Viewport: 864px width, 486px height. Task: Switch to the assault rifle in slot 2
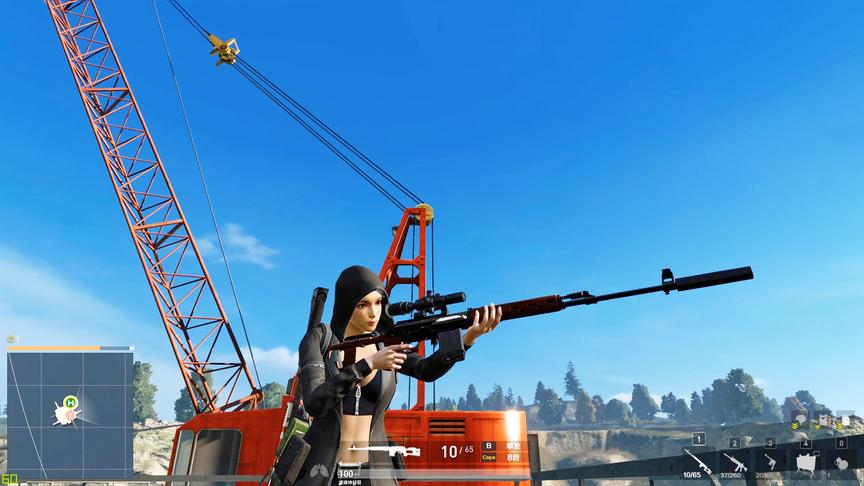(734, 462)
